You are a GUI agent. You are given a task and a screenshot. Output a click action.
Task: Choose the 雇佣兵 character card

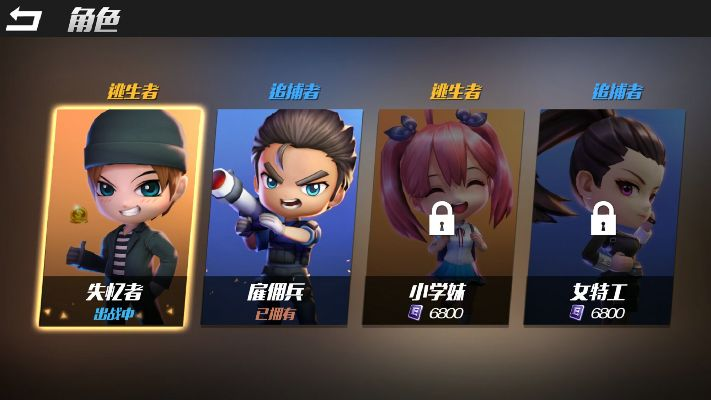click(283, 215)
